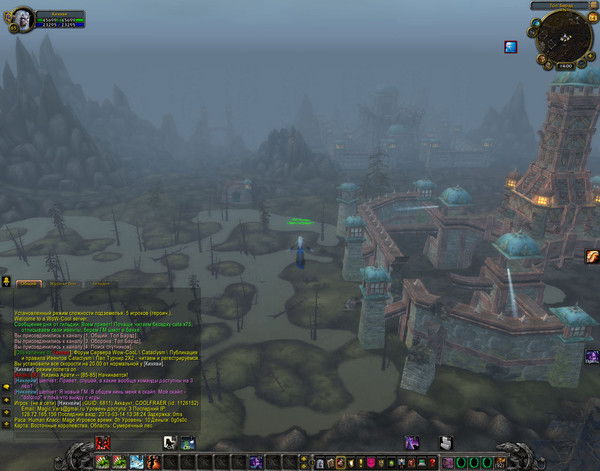The image size is (600, 471).
Task: Use the first action bar ability slot
Action: point(104,462)
